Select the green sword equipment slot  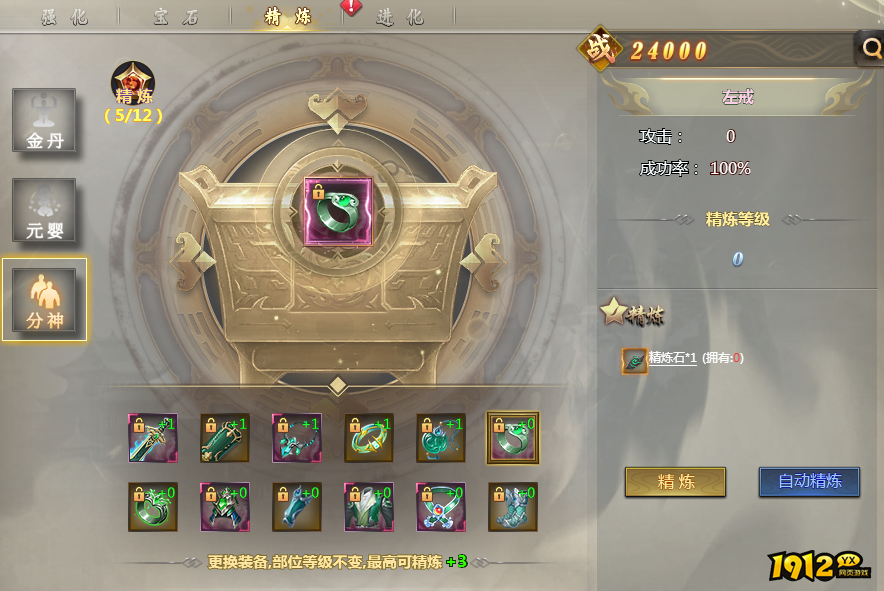tap(153, 438)
